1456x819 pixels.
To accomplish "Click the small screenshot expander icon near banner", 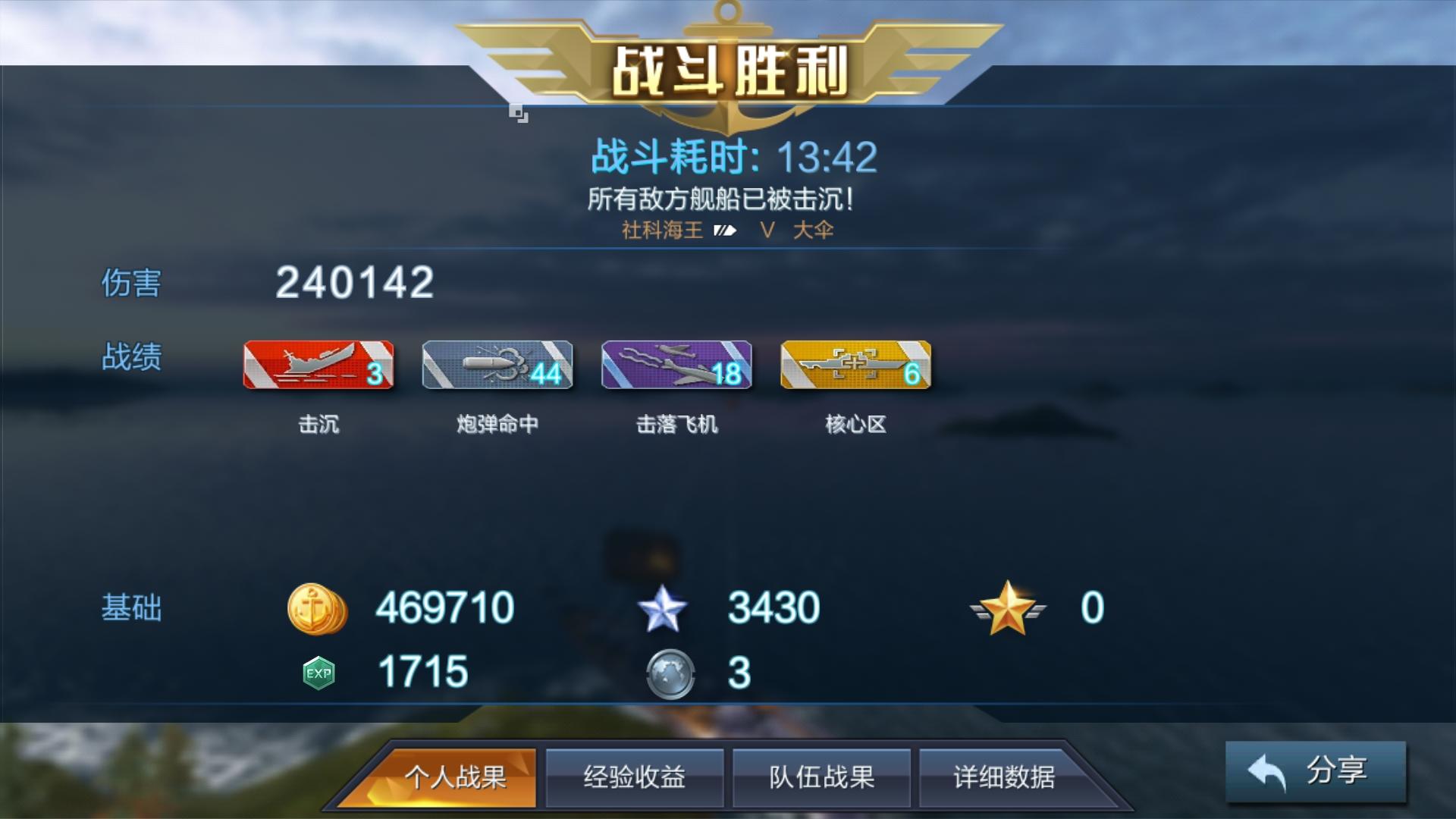I will tap(519, 112).
